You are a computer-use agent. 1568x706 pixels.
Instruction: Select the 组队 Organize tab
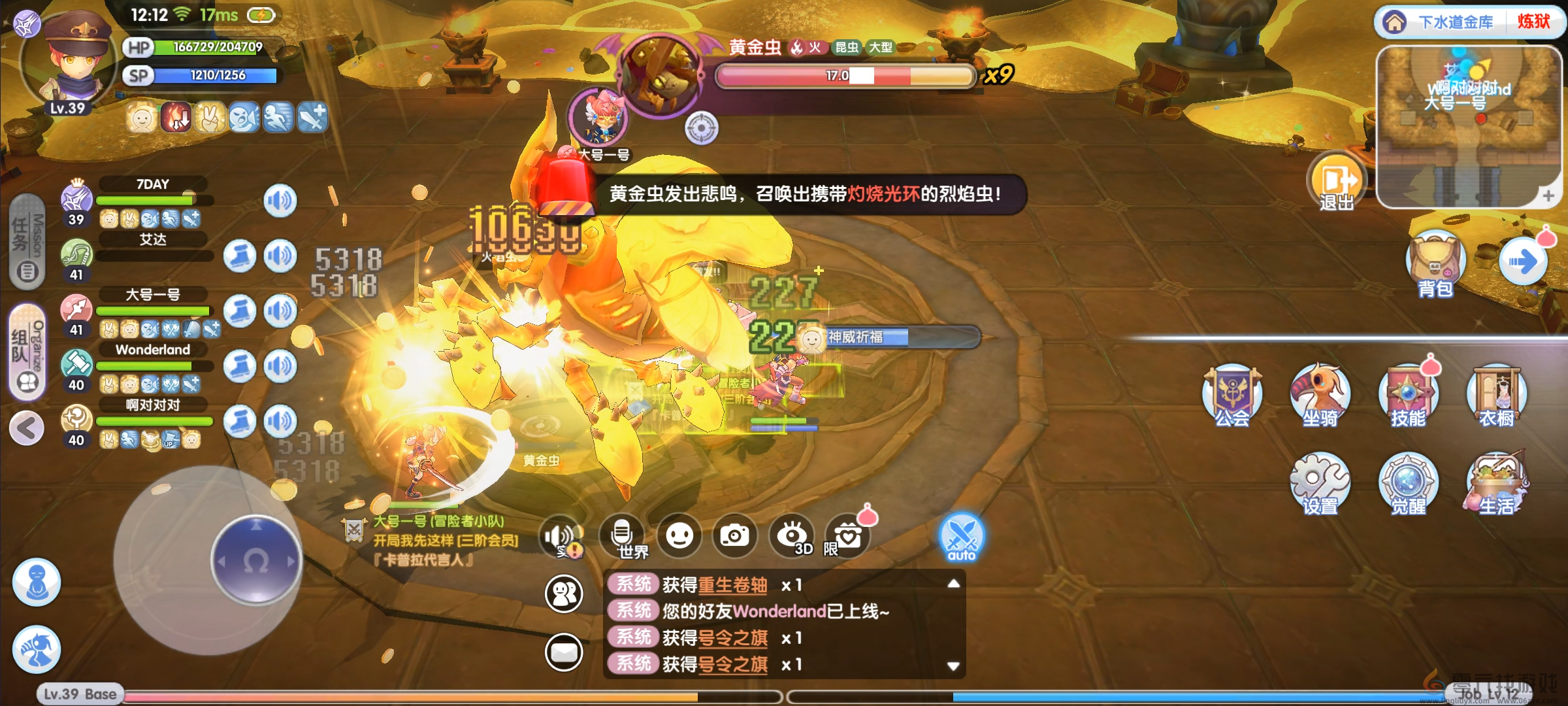coord(27,352)
